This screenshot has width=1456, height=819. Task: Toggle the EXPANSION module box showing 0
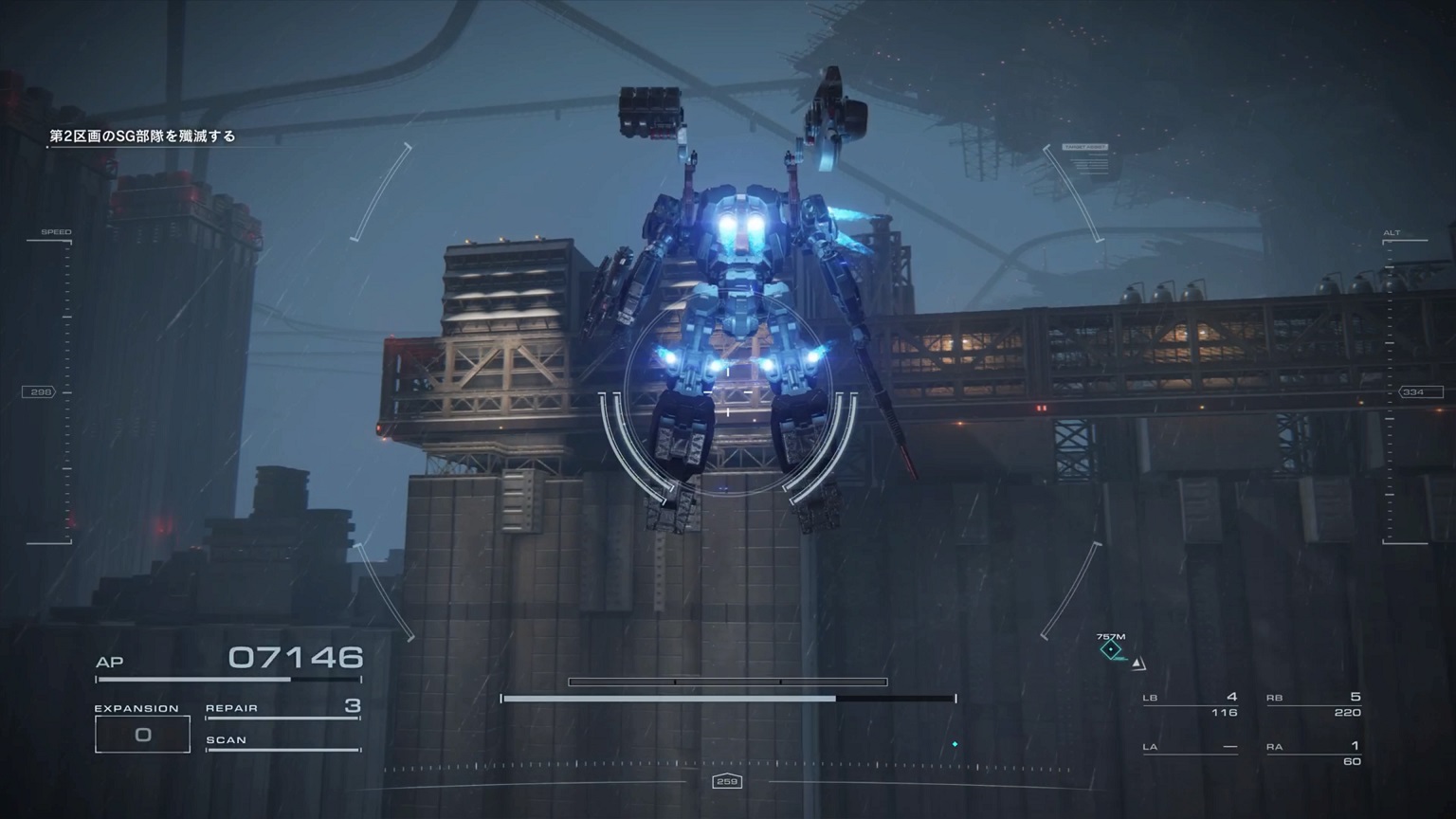(x=142, y=733)
